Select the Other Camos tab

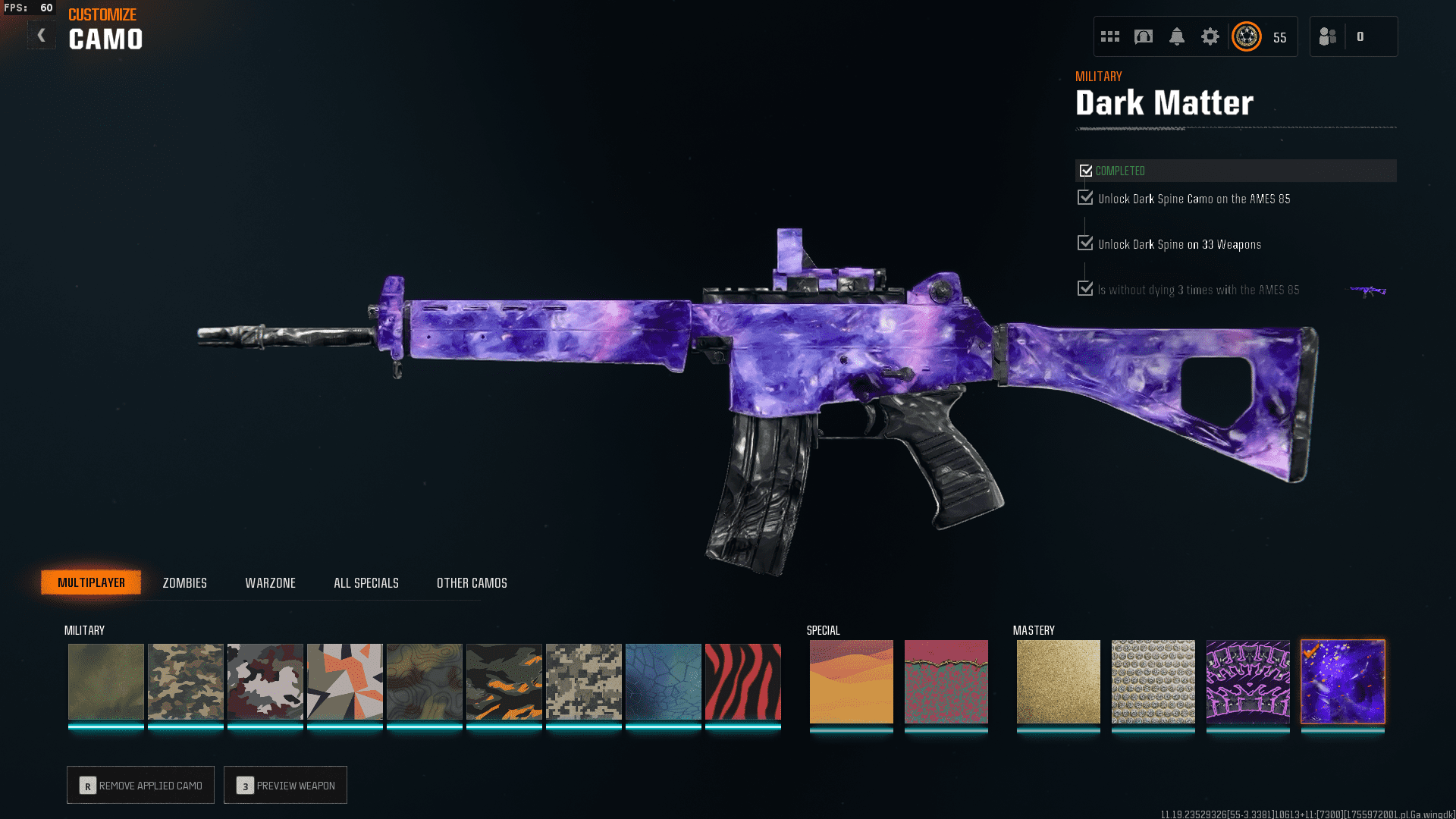(x=472, y=582)
